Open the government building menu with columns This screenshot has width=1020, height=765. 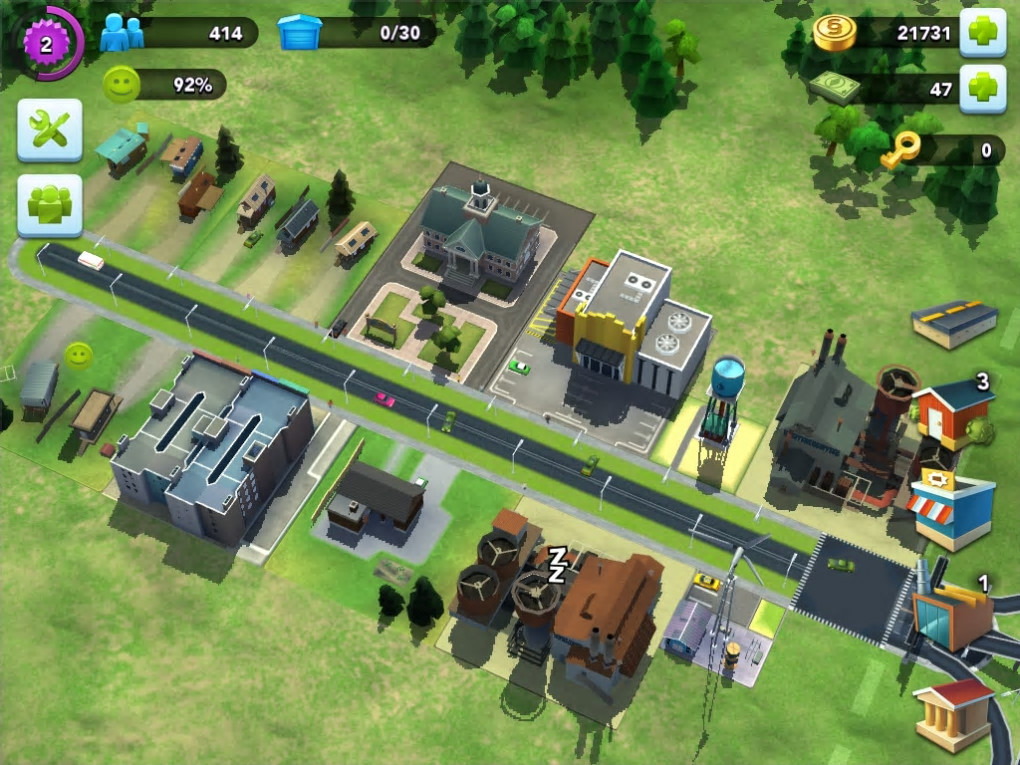[953, 712]
